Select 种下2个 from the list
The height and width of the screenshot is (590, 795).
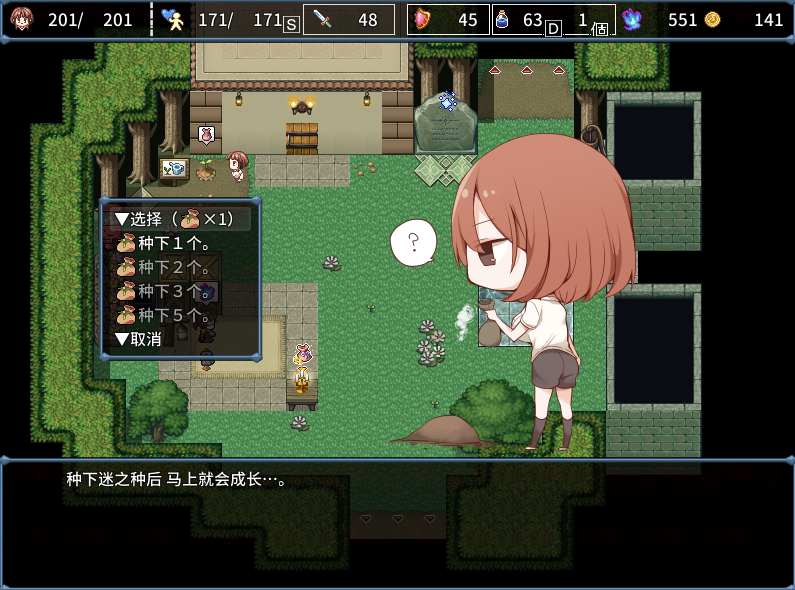175,267
